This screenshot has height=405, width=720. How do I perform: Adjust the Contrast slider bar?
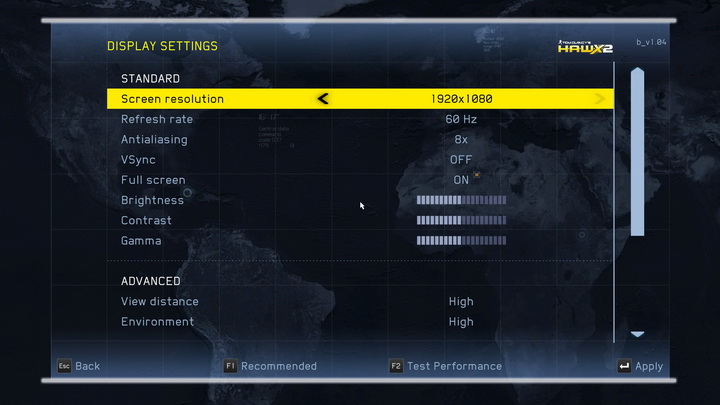point(461,220)
